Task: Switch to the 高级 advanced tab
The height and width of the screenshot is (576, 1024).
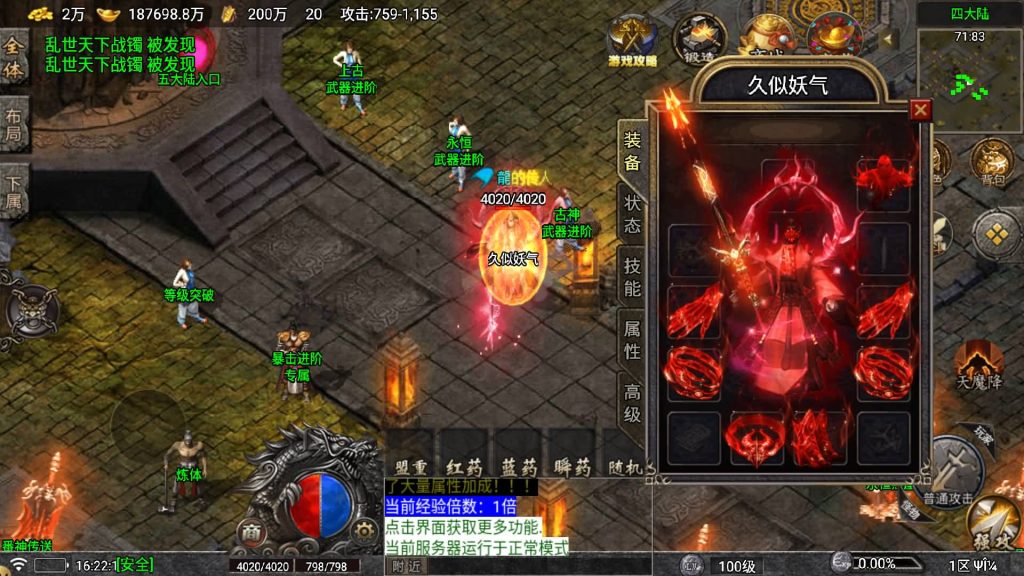Action: (x=632, y=402)
